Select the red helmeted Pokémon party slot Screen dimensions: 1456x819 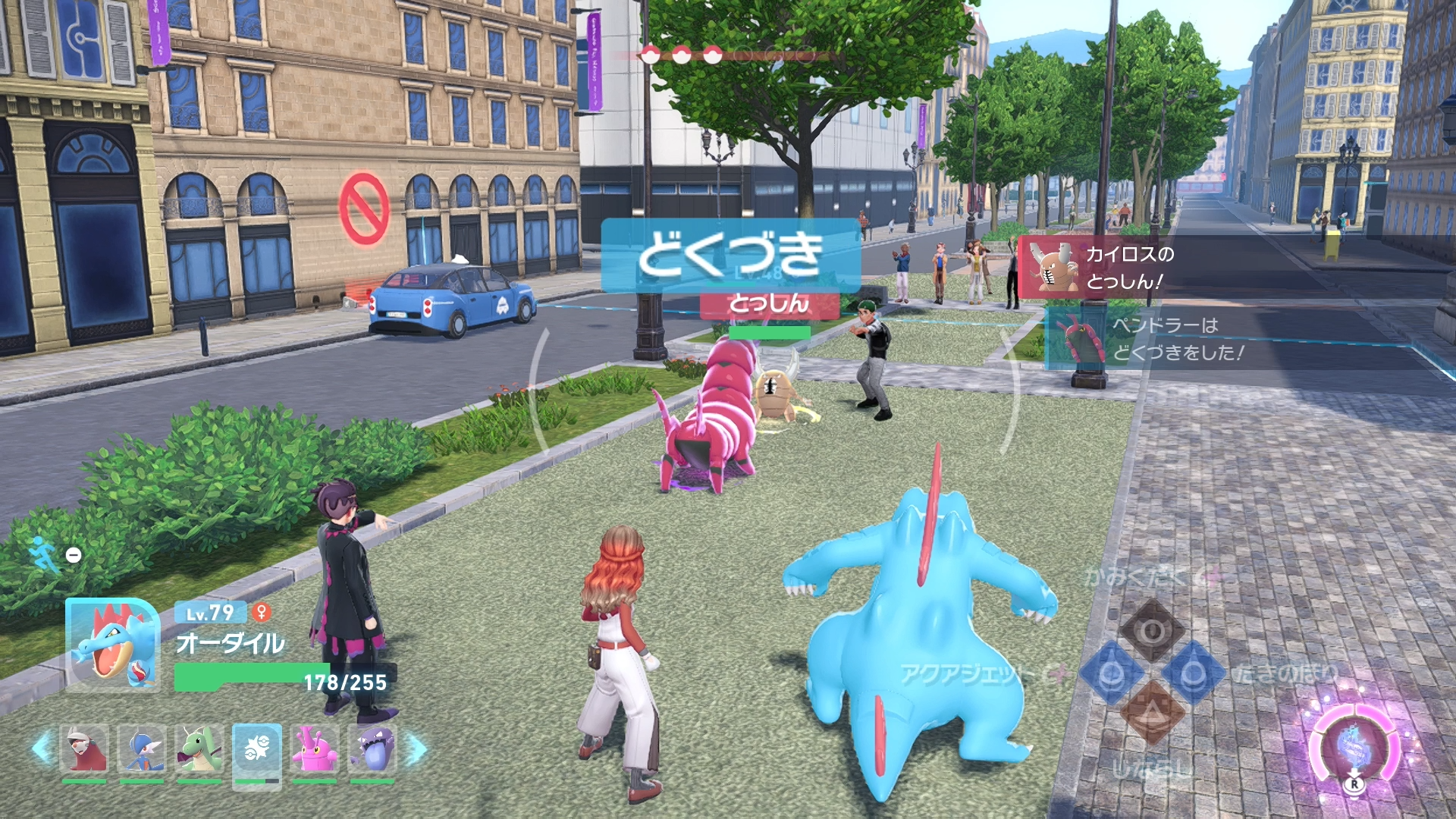[84, 749]
